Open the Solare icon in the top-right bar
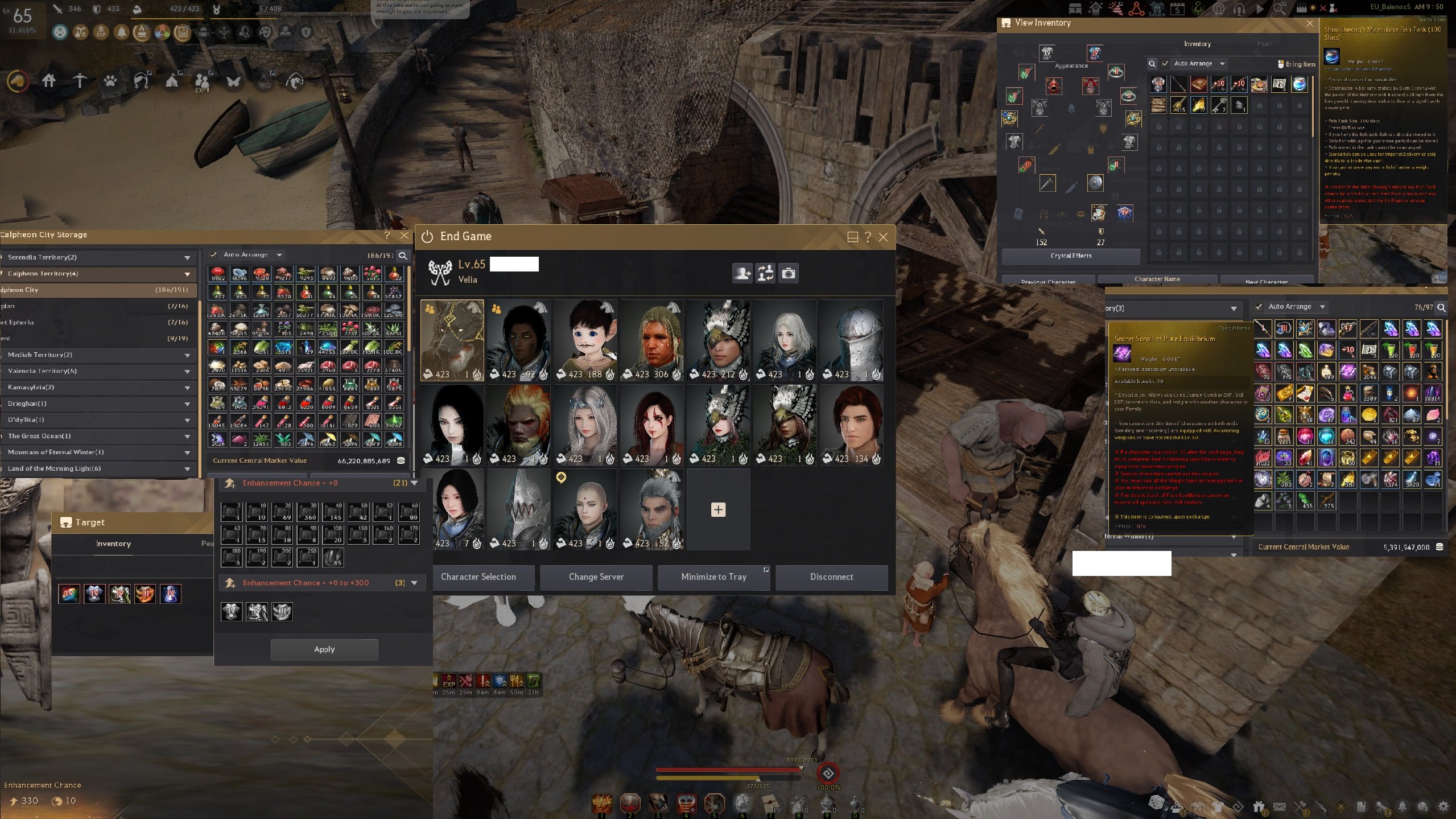The height and width of the screenshot is (819, 1456). [x=1157, y=8]
